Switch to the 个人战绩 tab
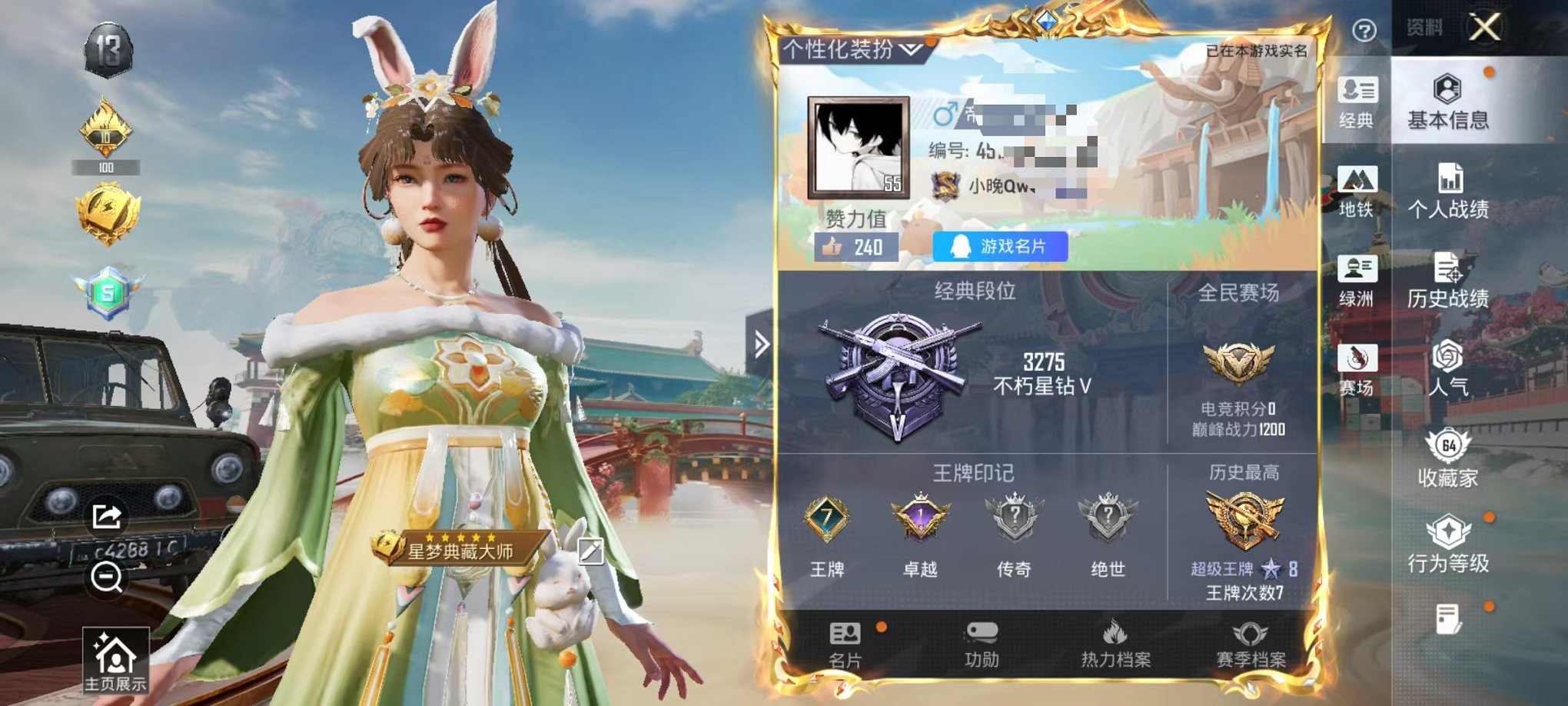Viewport: 1568px width, 706px height. [1450, 191]
